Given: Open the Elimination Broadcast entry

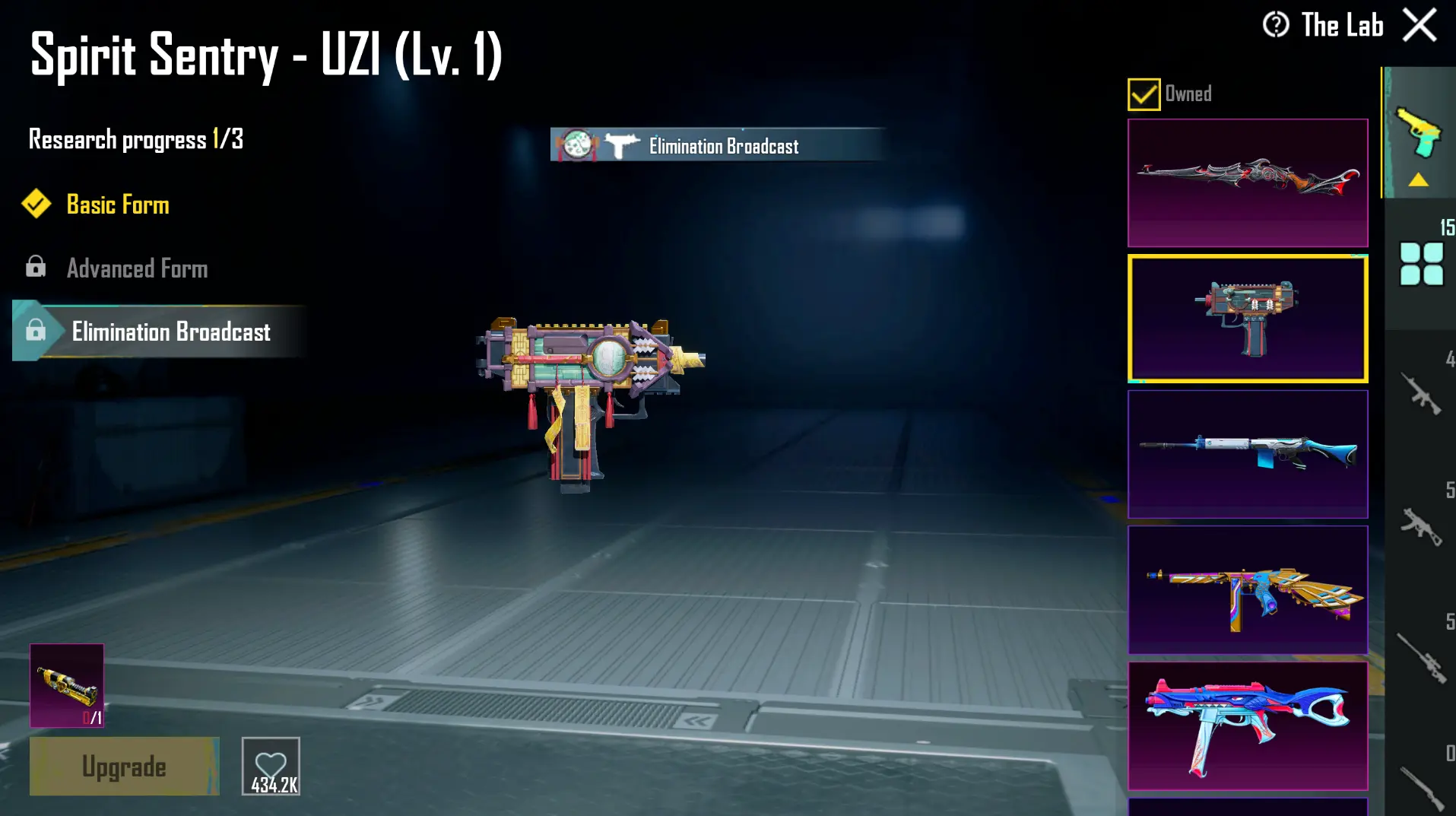Looking at the screenshot, I should click(171, 332).
